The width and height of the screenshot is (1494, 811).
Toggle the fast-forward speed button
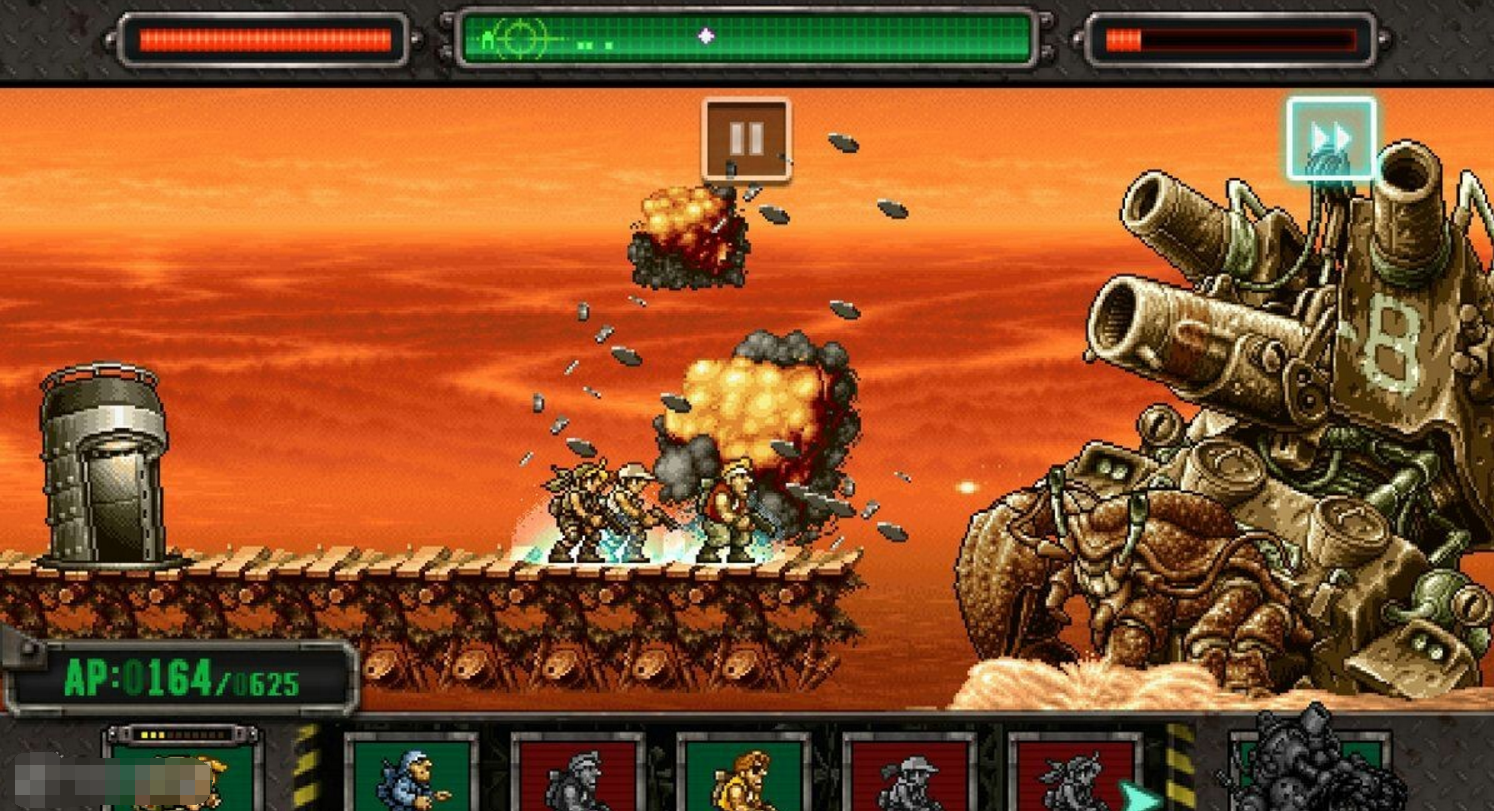(x=1331, y=138)
